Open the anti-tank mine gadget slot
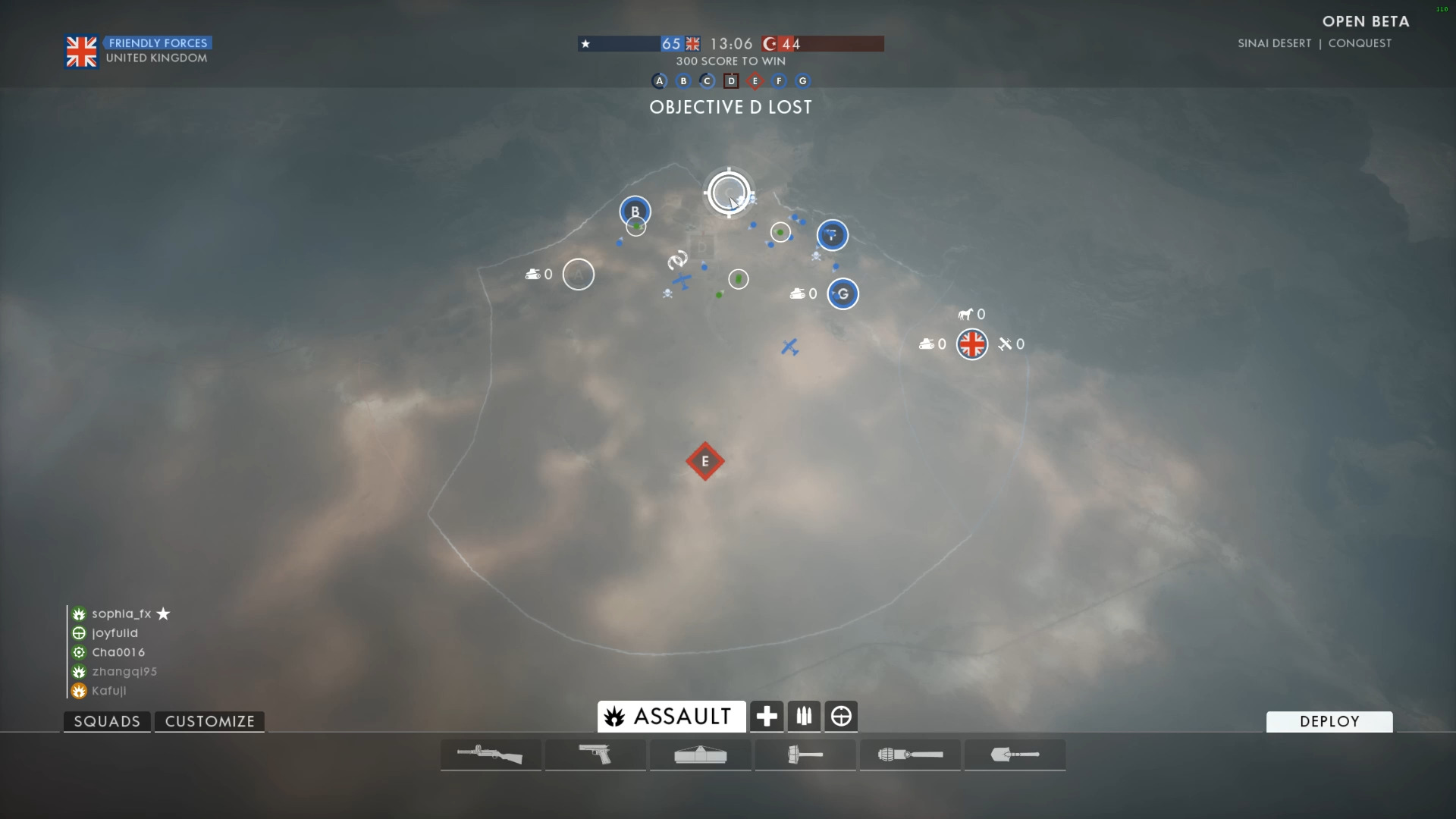 coord(700,755)
